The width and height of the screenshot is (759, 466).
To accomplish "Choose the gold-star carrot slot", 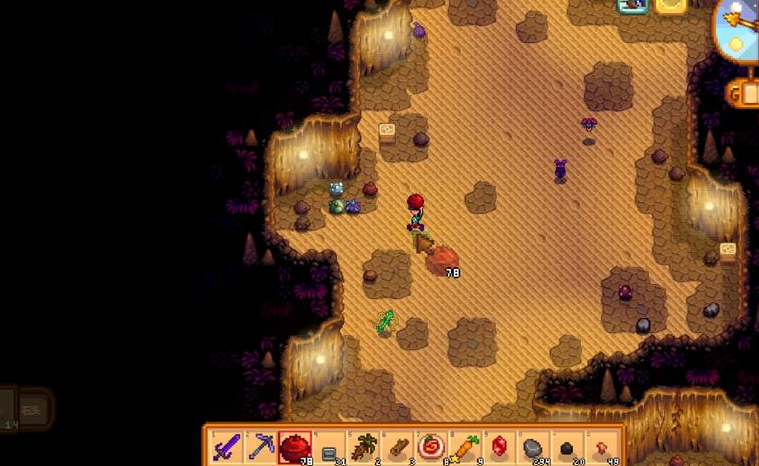I will tap(465, 447).
